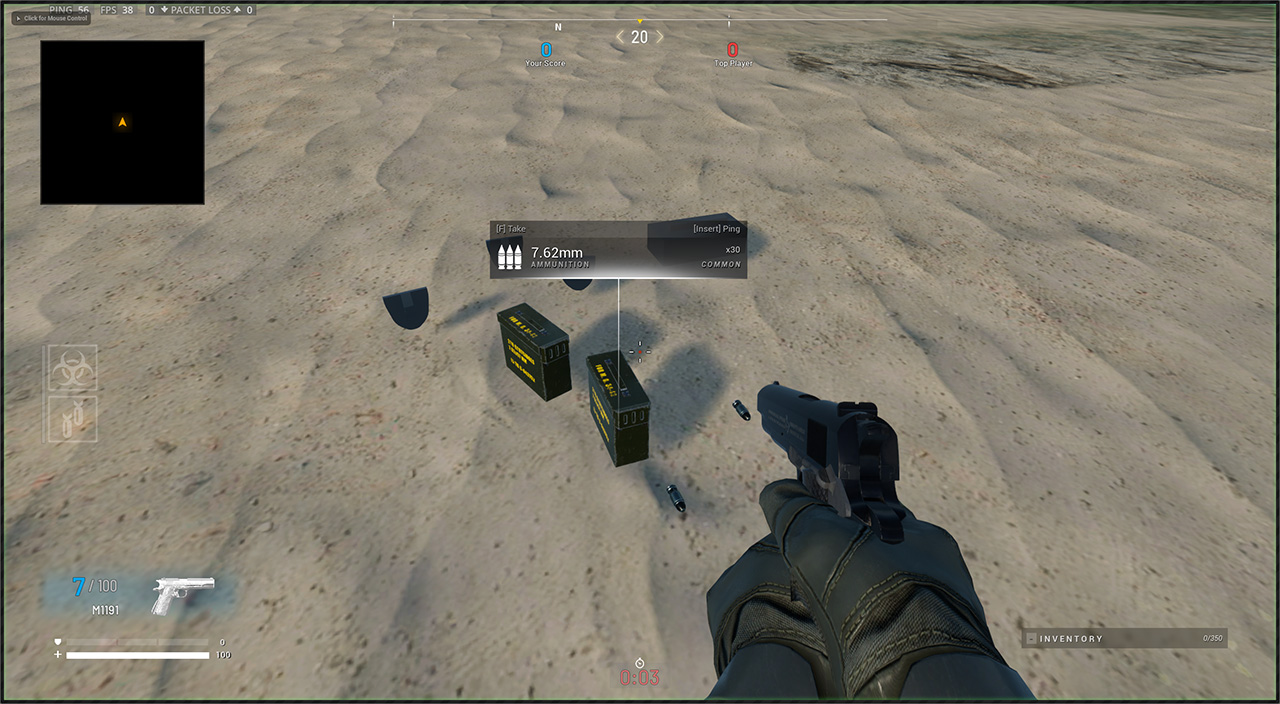Click the "Click for Mouse Control" button
1280x704 pixels.
(50, 18)
